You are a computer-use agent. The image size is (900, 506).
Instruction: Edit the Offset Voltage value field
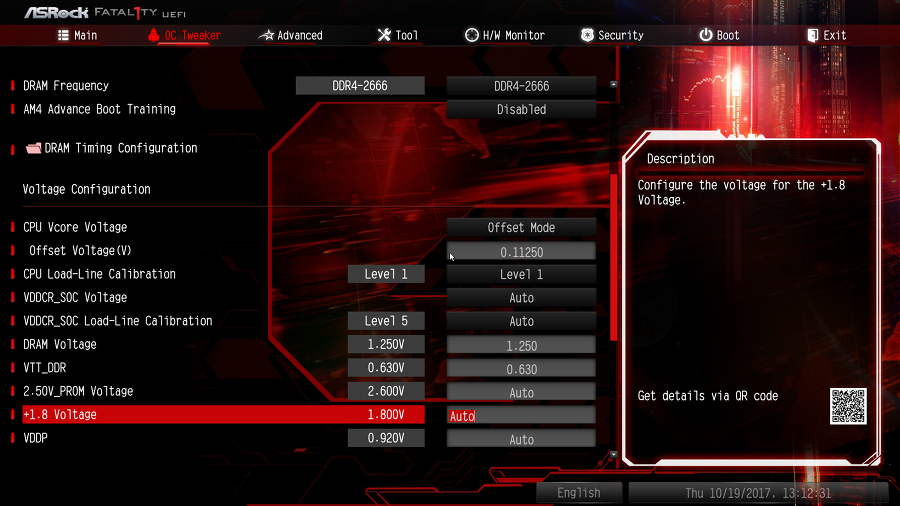point(521,252)
